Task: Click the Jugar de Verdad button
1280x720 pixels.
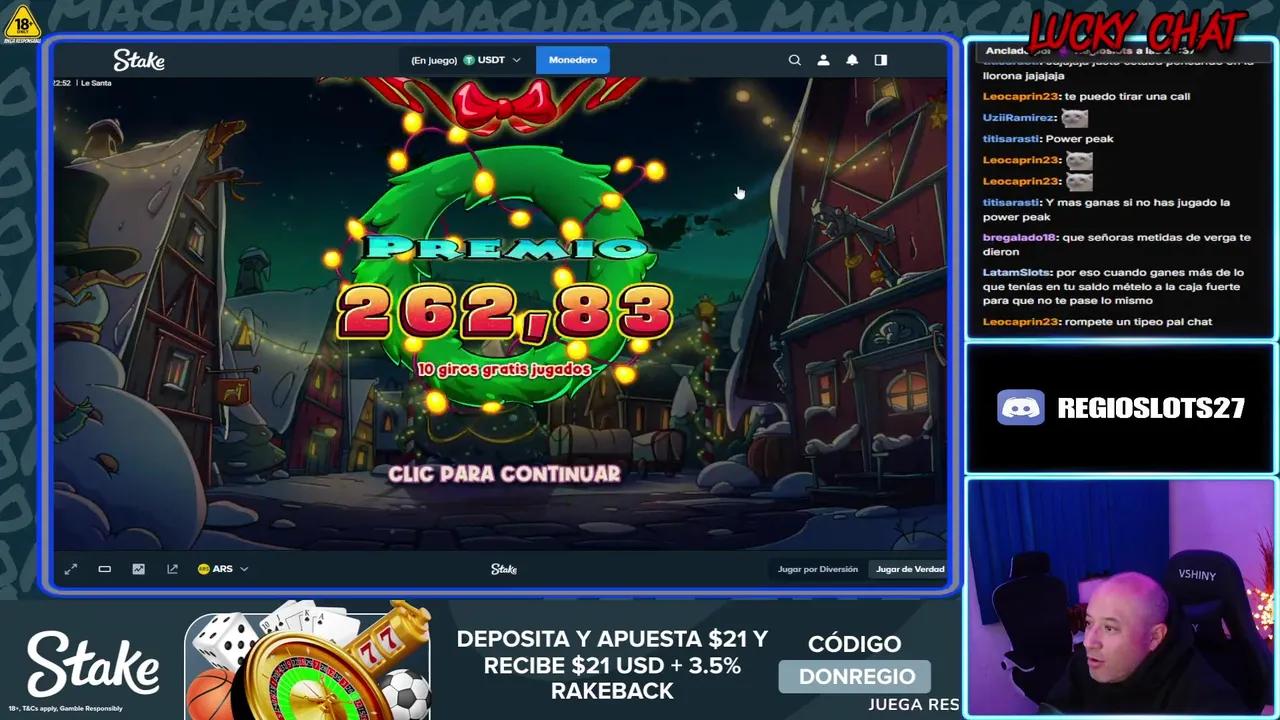Action: [x=909, y=568]
